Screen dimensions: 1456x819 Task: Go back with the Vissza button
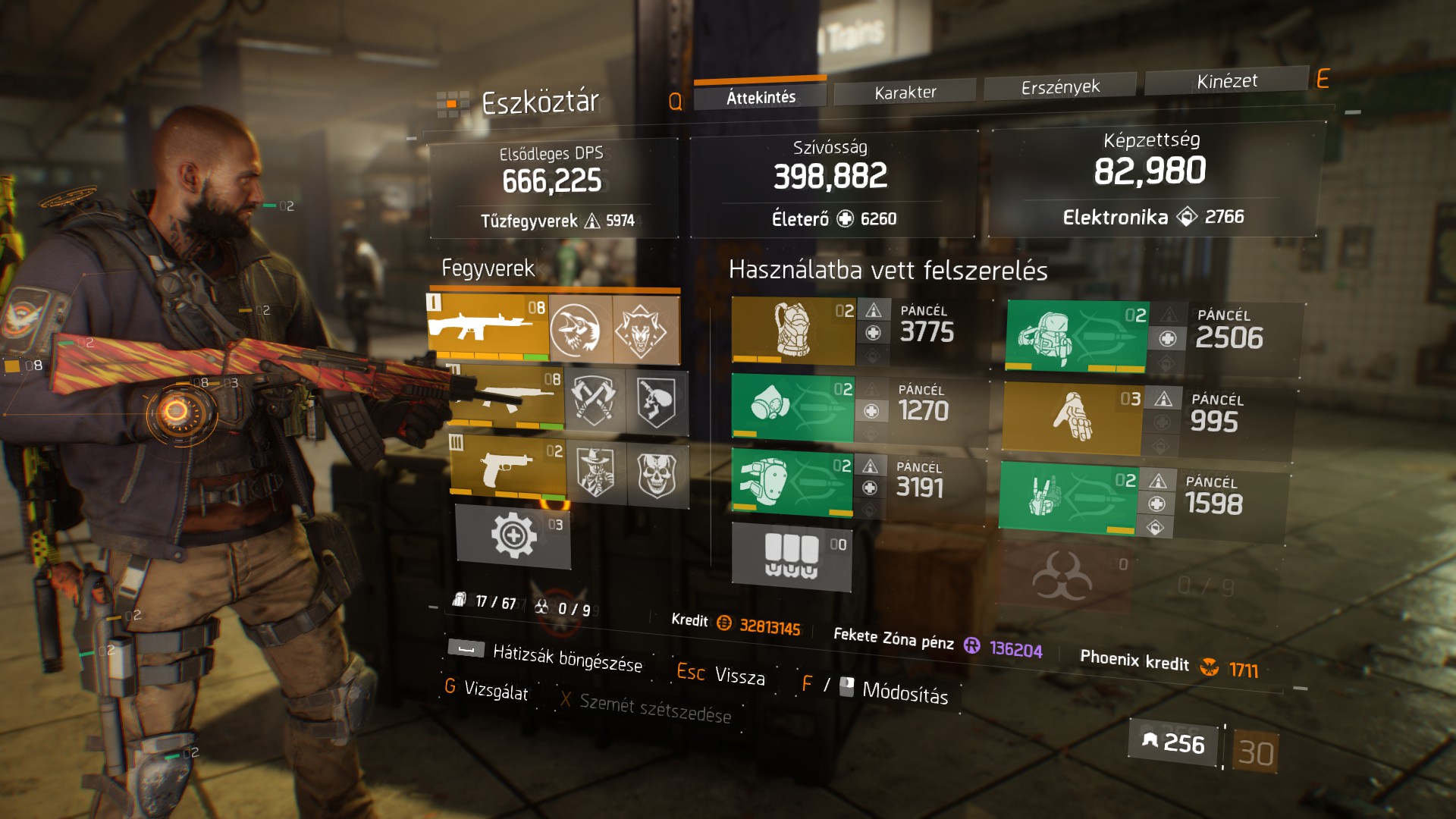coord(739,676)
